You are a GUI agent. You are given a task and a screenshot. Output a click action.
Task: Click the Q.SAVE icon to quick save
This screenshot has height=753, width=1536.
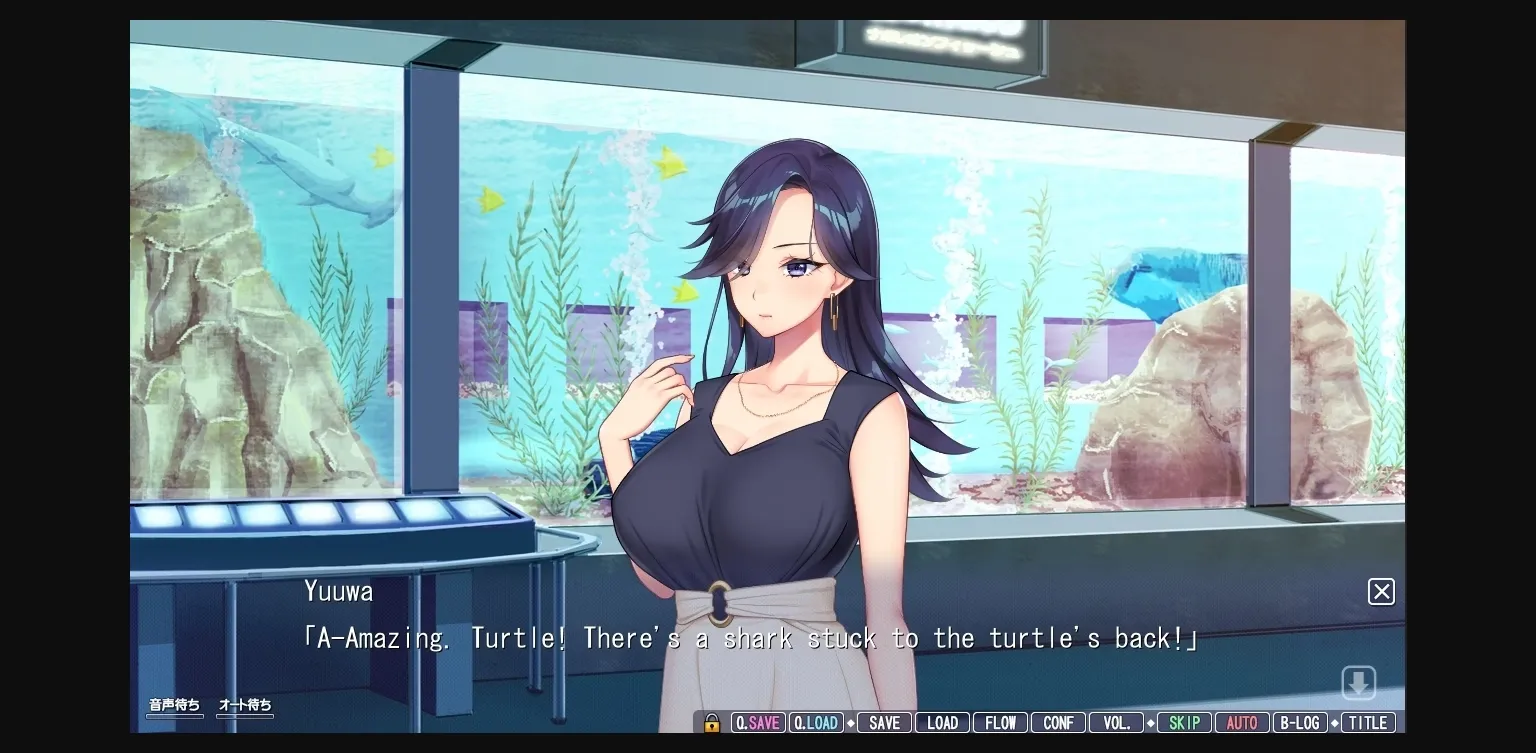[758, 722]
